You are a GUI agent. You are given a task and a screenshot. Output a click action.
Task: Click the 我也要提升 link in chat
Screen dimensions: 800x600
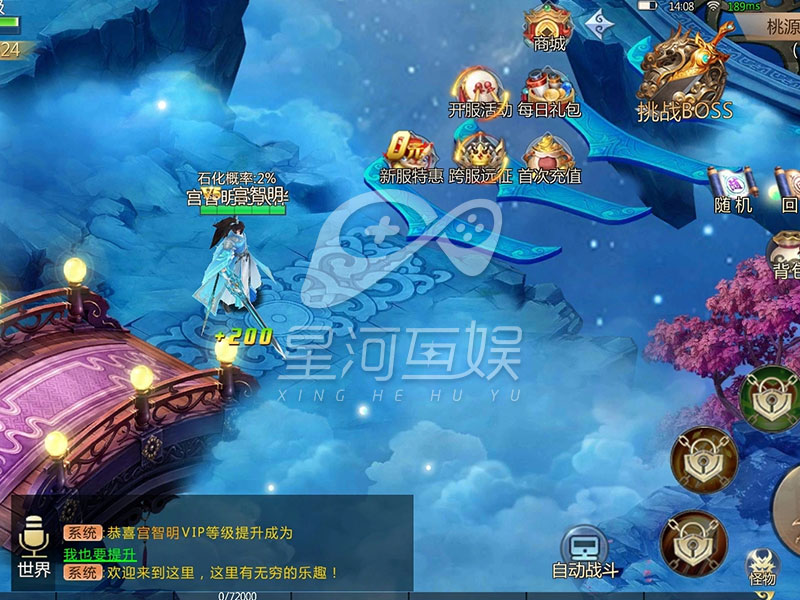point(99,553)
